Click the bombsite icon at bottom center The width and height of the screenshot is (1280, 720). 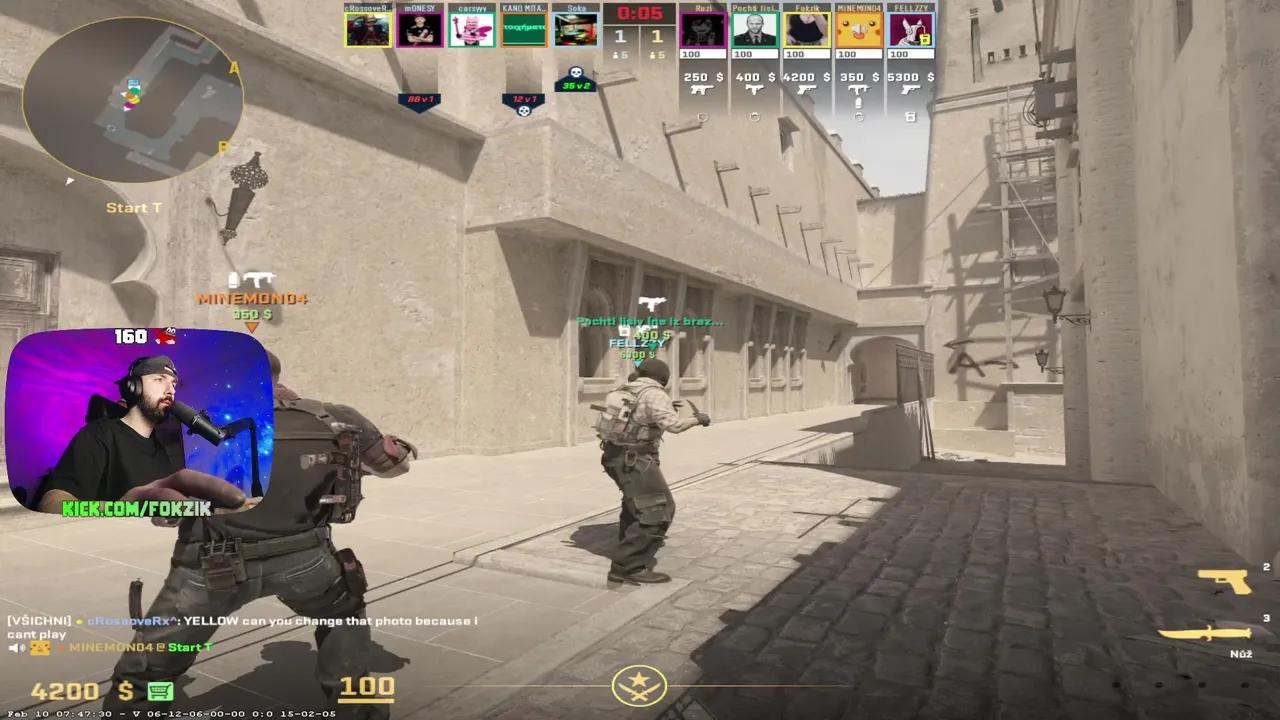[x=640, y=684]
